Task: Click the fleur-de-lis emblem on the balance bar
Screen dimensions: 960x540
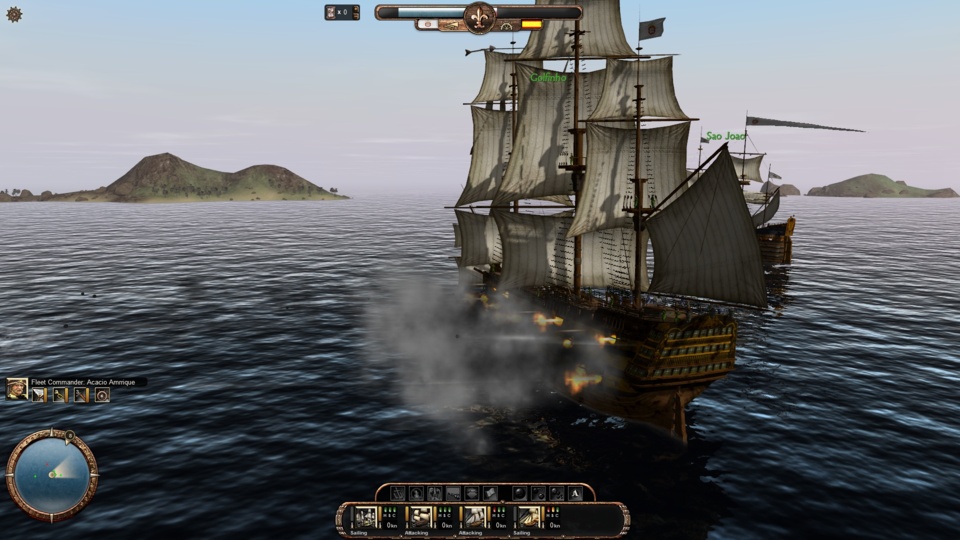Action: pos(479,17)
